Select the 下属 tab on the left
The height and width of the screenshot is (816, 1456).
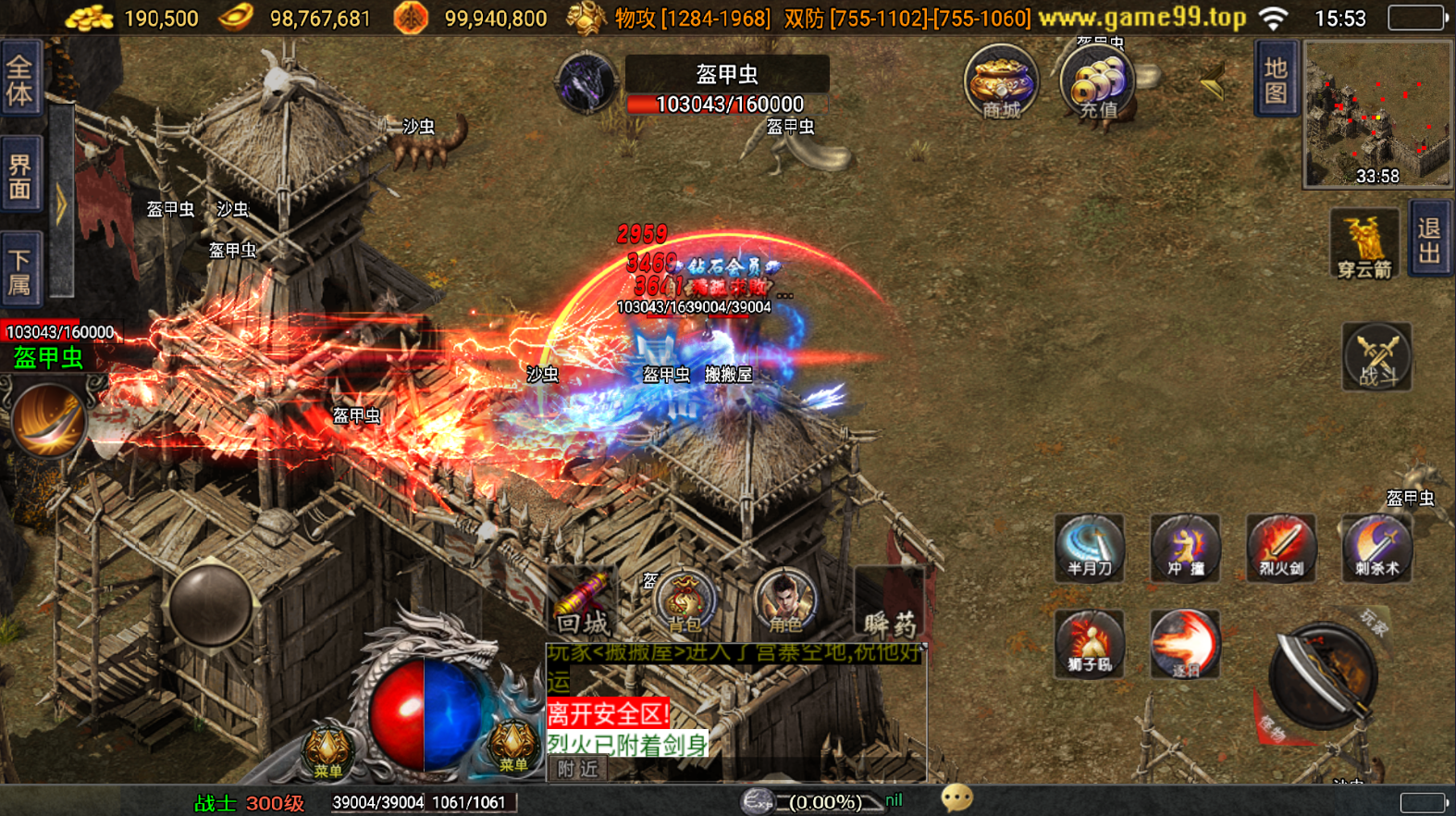tap(20, 270)
